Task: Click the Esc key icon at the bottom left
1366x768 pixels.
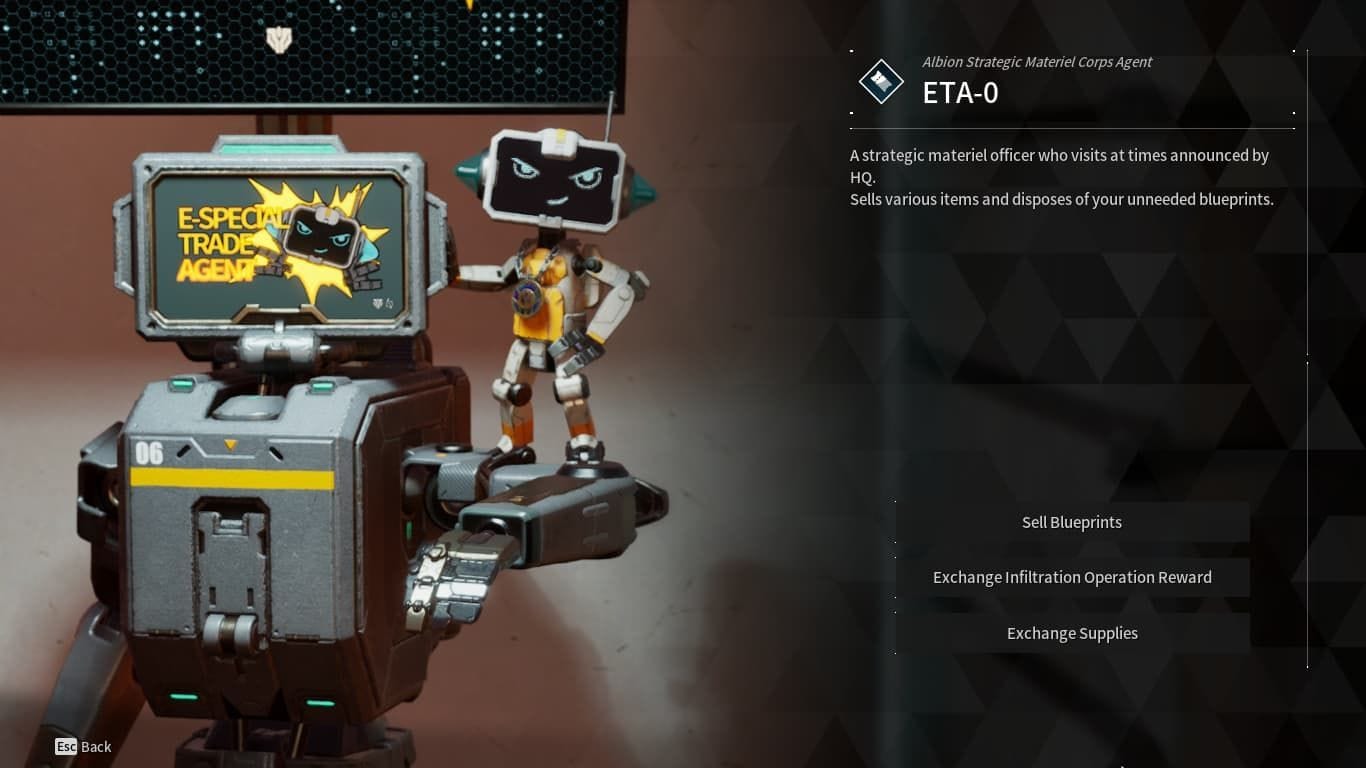Action: pos(66,746)
